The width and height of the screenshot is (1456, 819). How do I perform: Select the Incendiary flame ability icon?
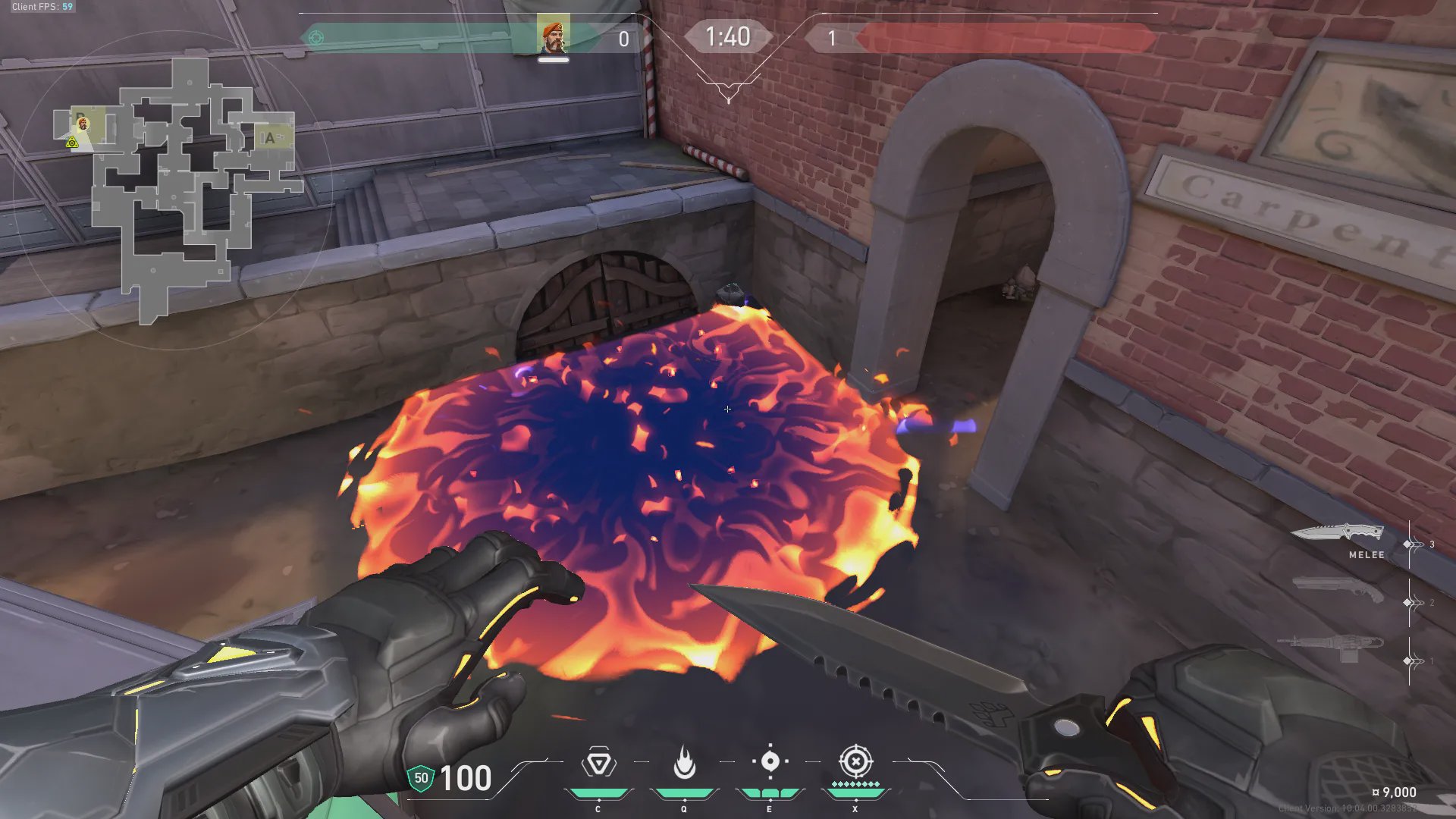tap(684, 763)
